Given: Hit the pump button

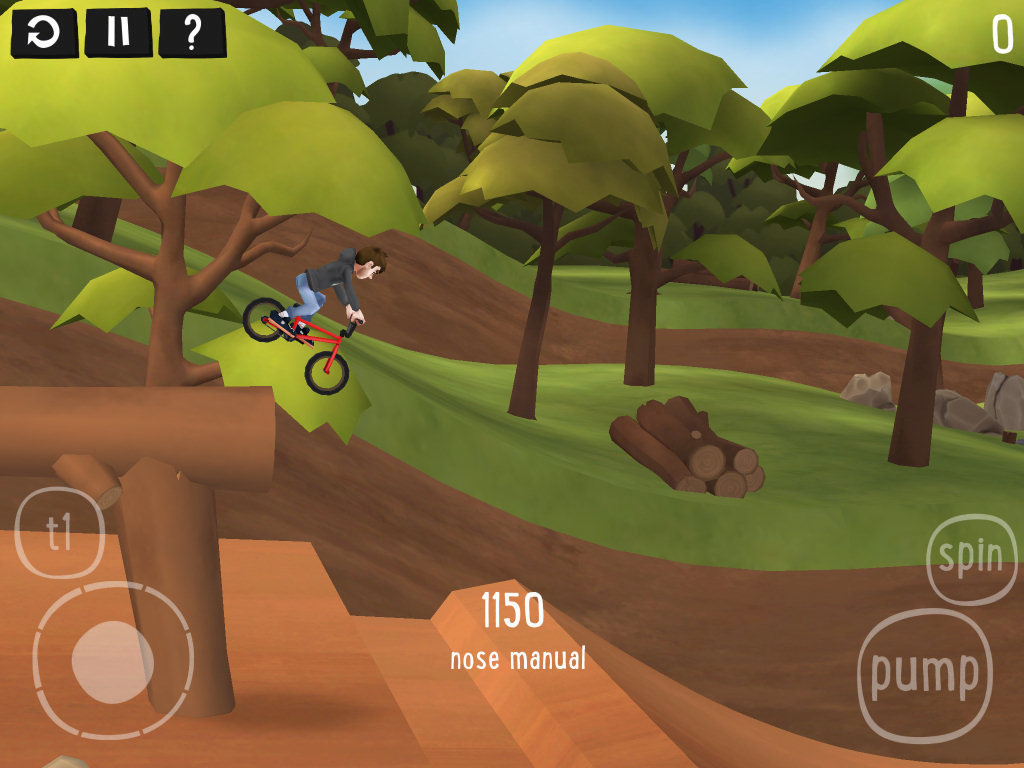Looking at the screenshot, I should [x=924, y=675].
